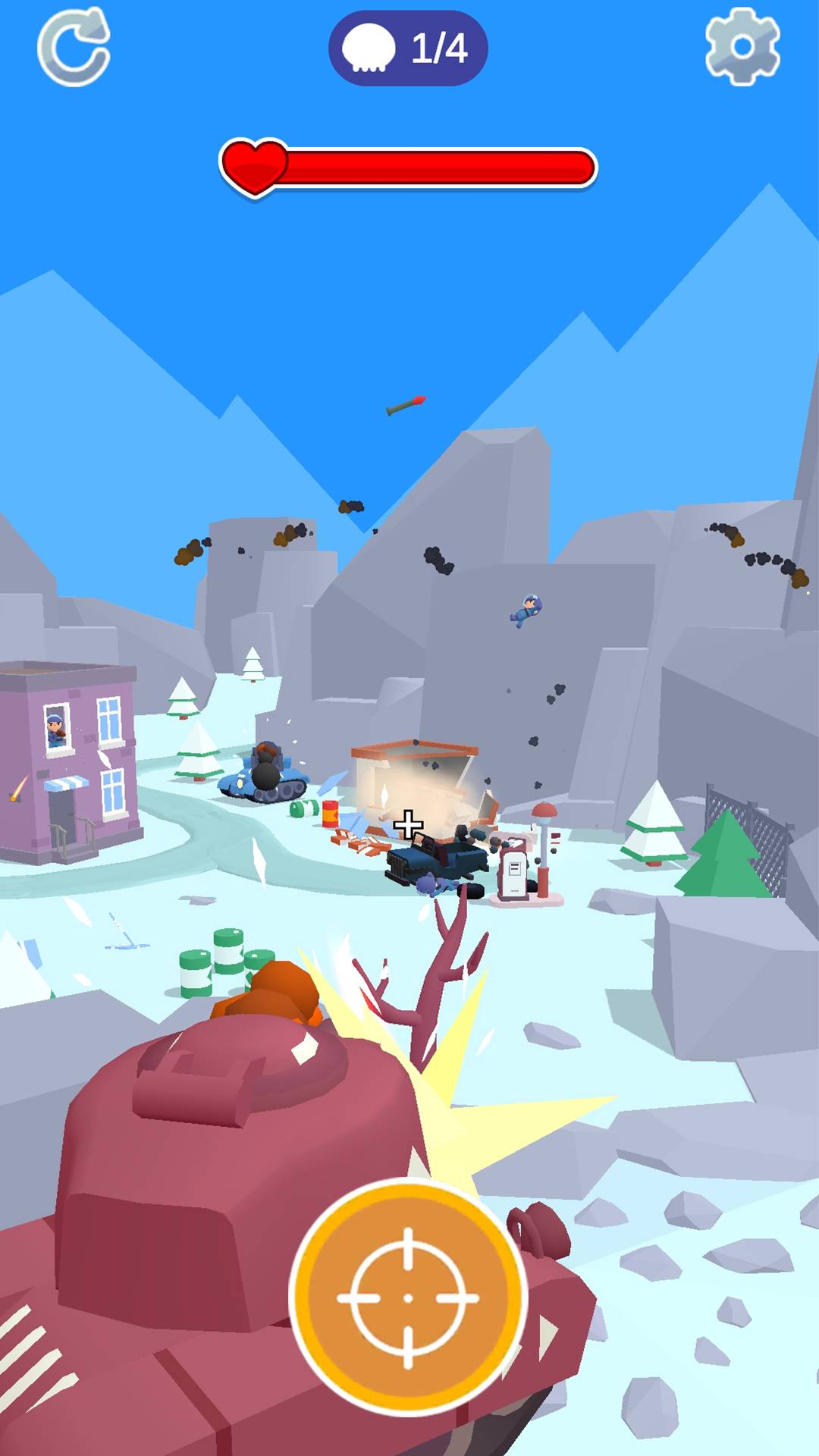Restart the level with the circular arrow

tap(74, 47)
